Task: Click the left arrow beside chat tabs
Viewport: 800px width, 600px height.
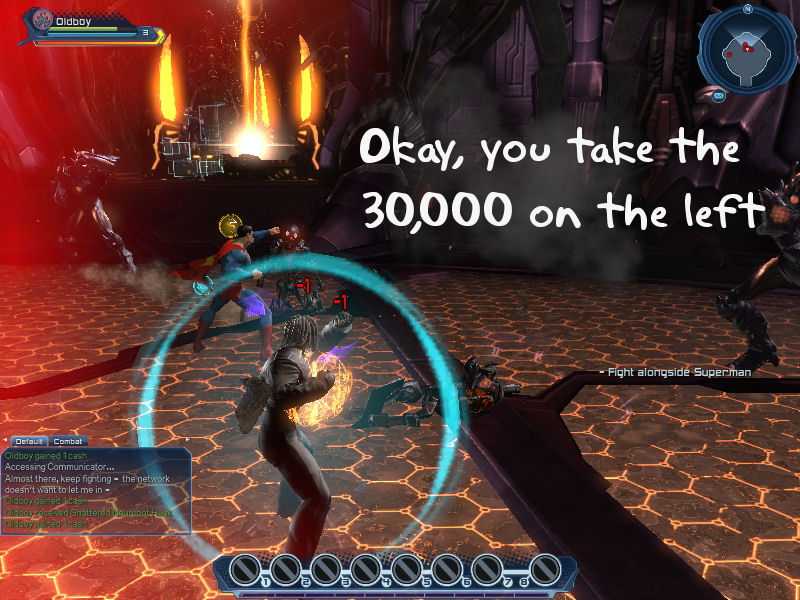Action: click(7, 440)
